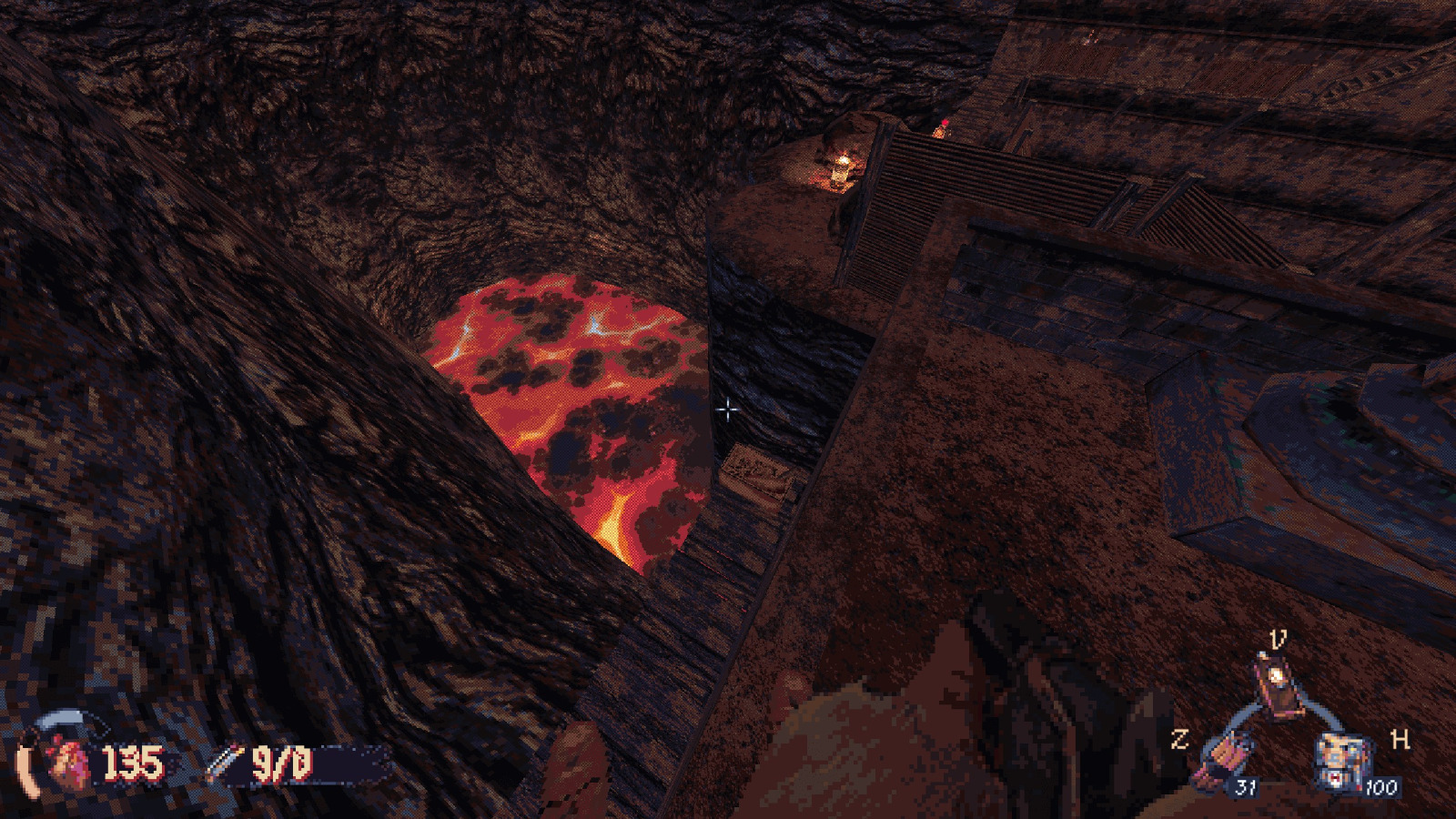Click the V keybind label above the lantern

point(1277,638)
